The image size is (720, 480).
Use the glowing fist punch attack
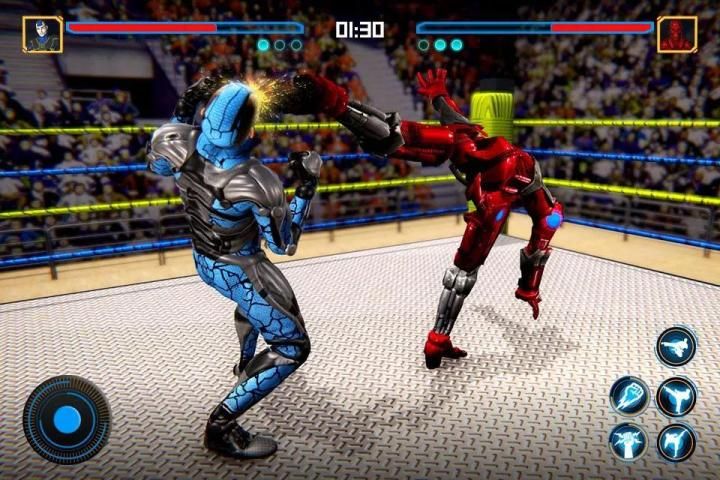630,395
